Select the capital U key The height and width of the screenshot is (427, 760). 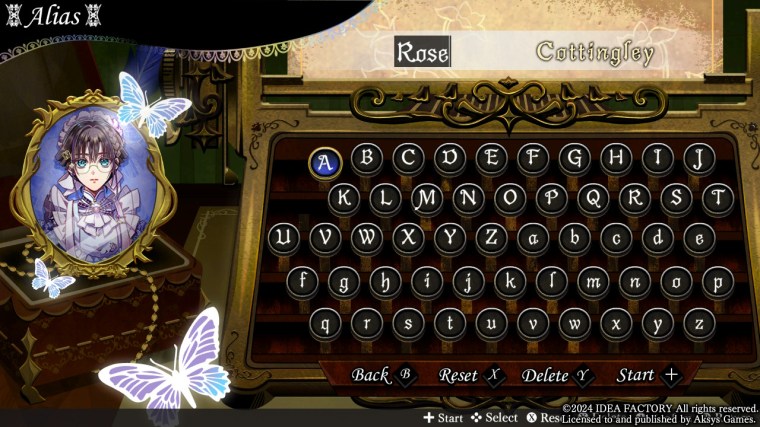point(283,238)
